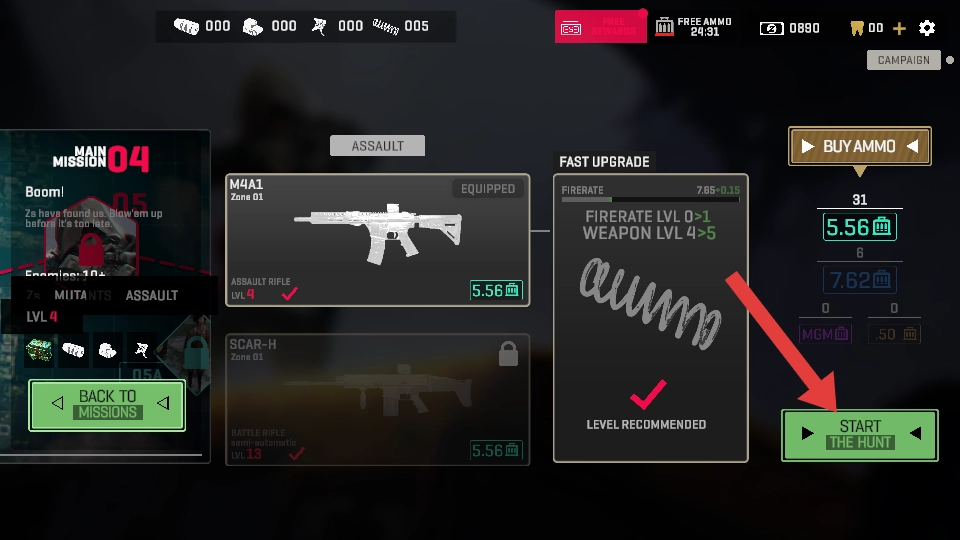Claim the free rewards offer
The height and width of the screenshot is (540, 960).
600,27
